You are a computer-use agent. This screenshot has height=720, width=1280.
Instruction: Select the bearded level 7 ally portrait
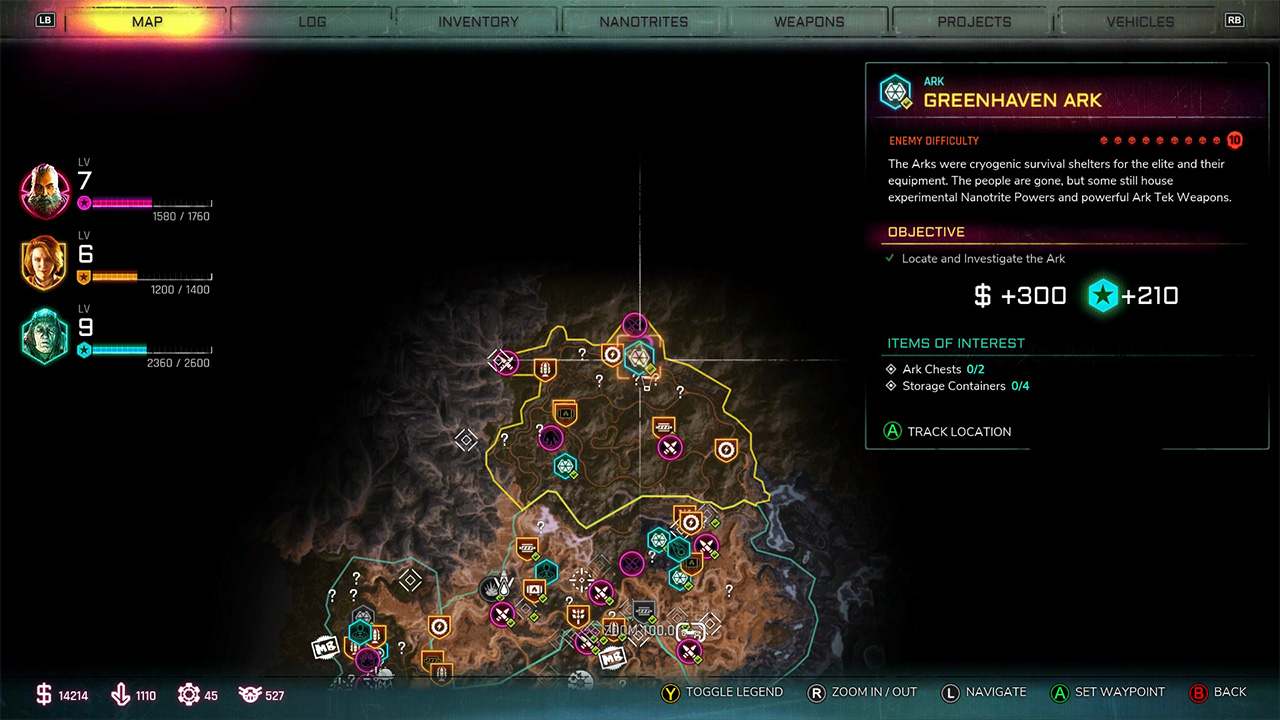coord(45,191)
